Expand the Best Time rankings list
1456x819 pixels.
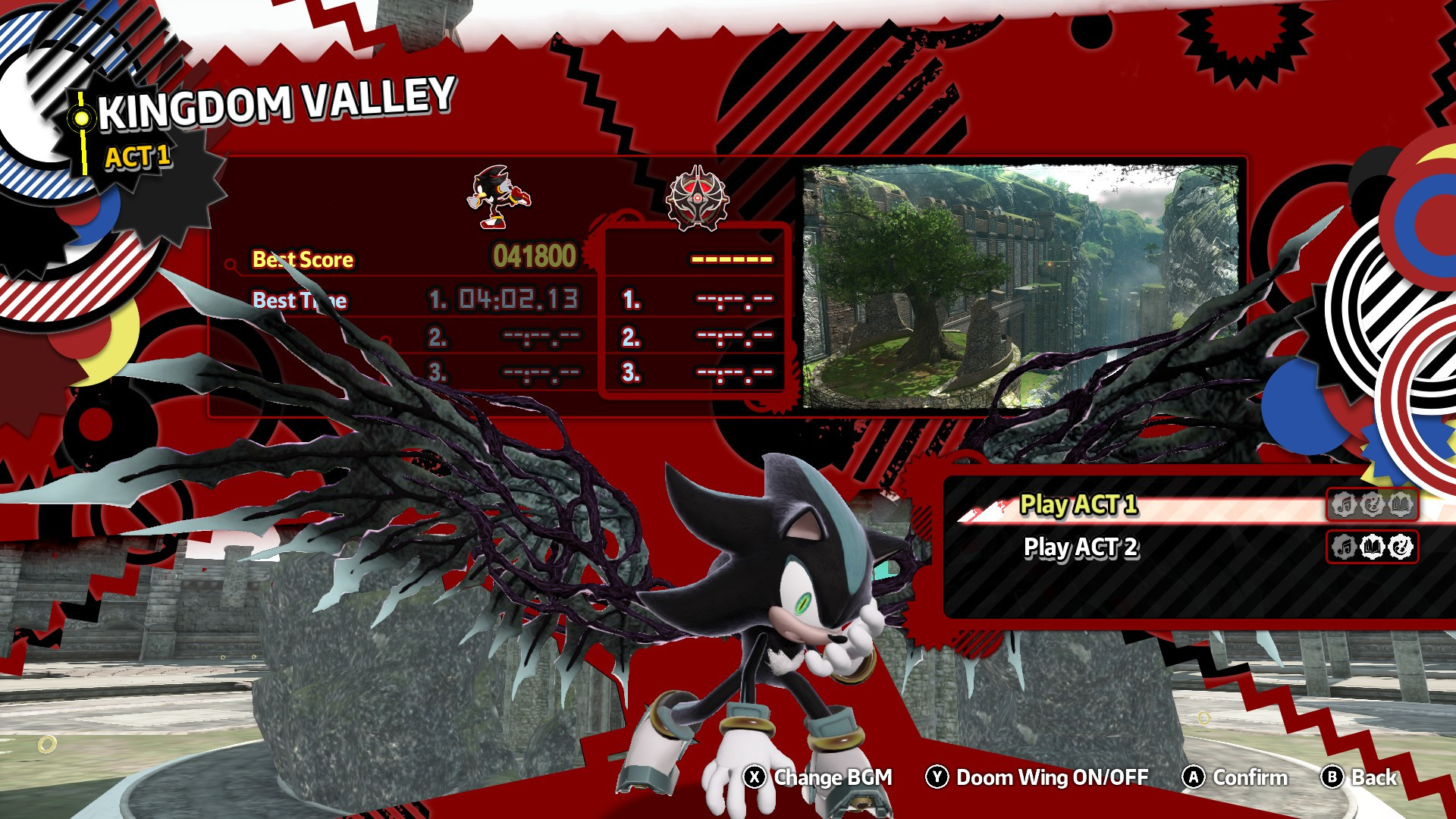[x=301, y=300]
